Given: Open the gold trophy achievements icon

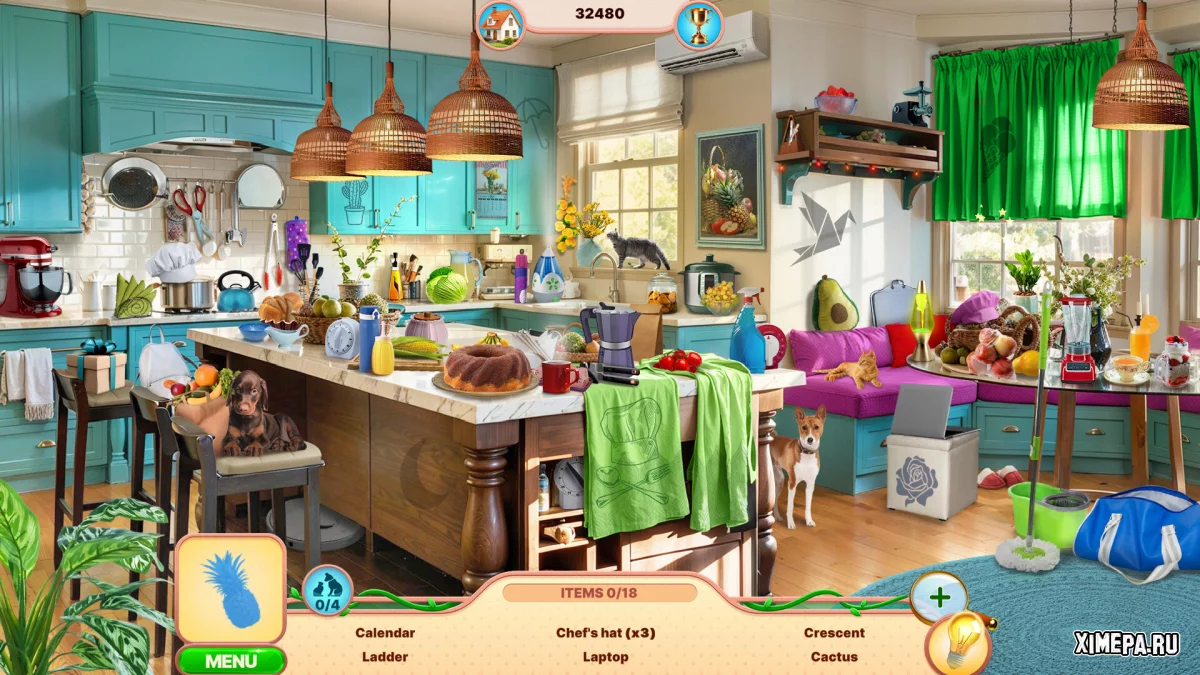Looking at the screenshot, I should 698,25.
